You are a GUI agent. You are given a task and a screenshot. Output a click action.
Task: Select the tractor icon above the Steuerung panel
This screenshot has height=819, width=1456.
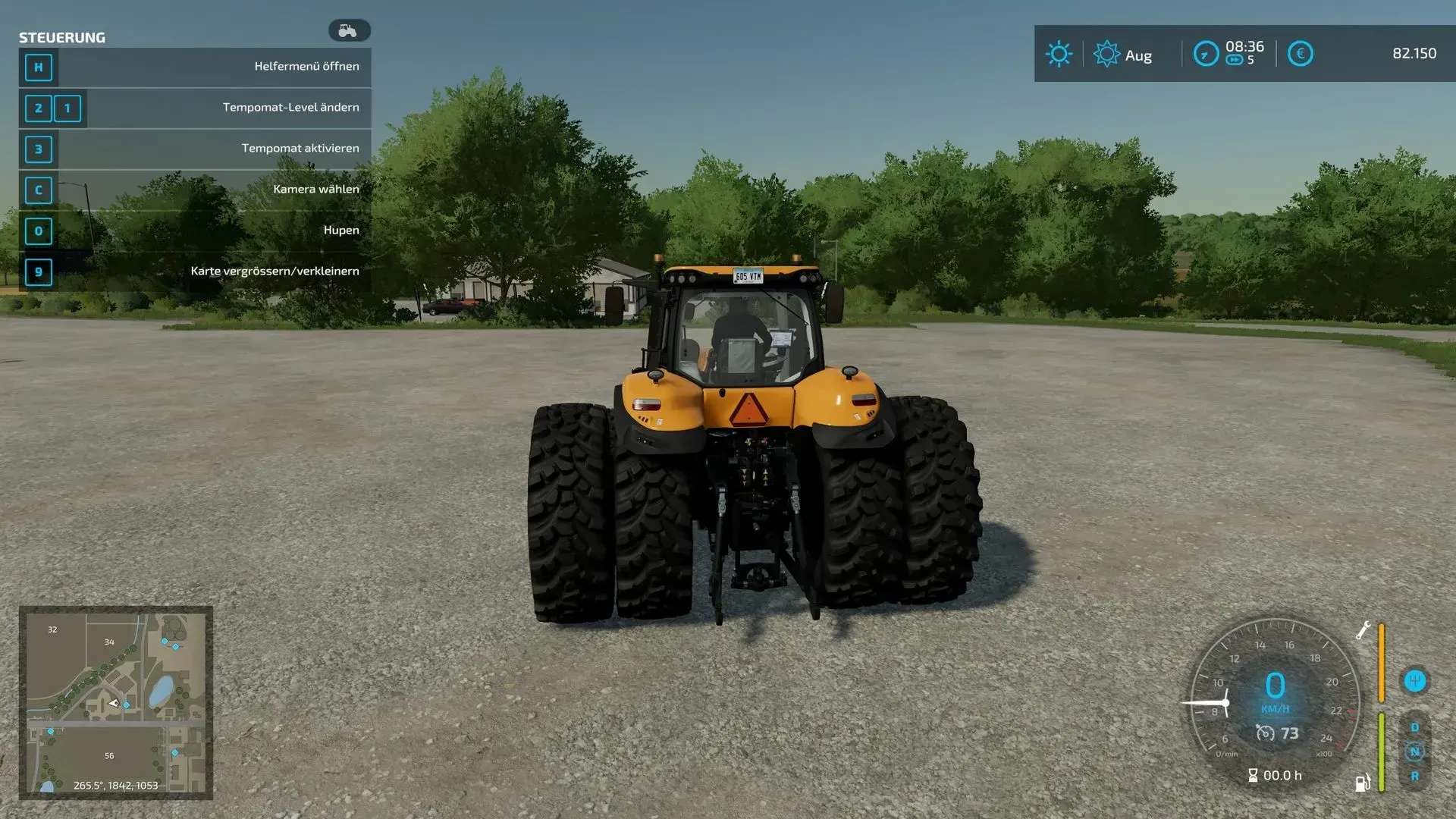349,30
